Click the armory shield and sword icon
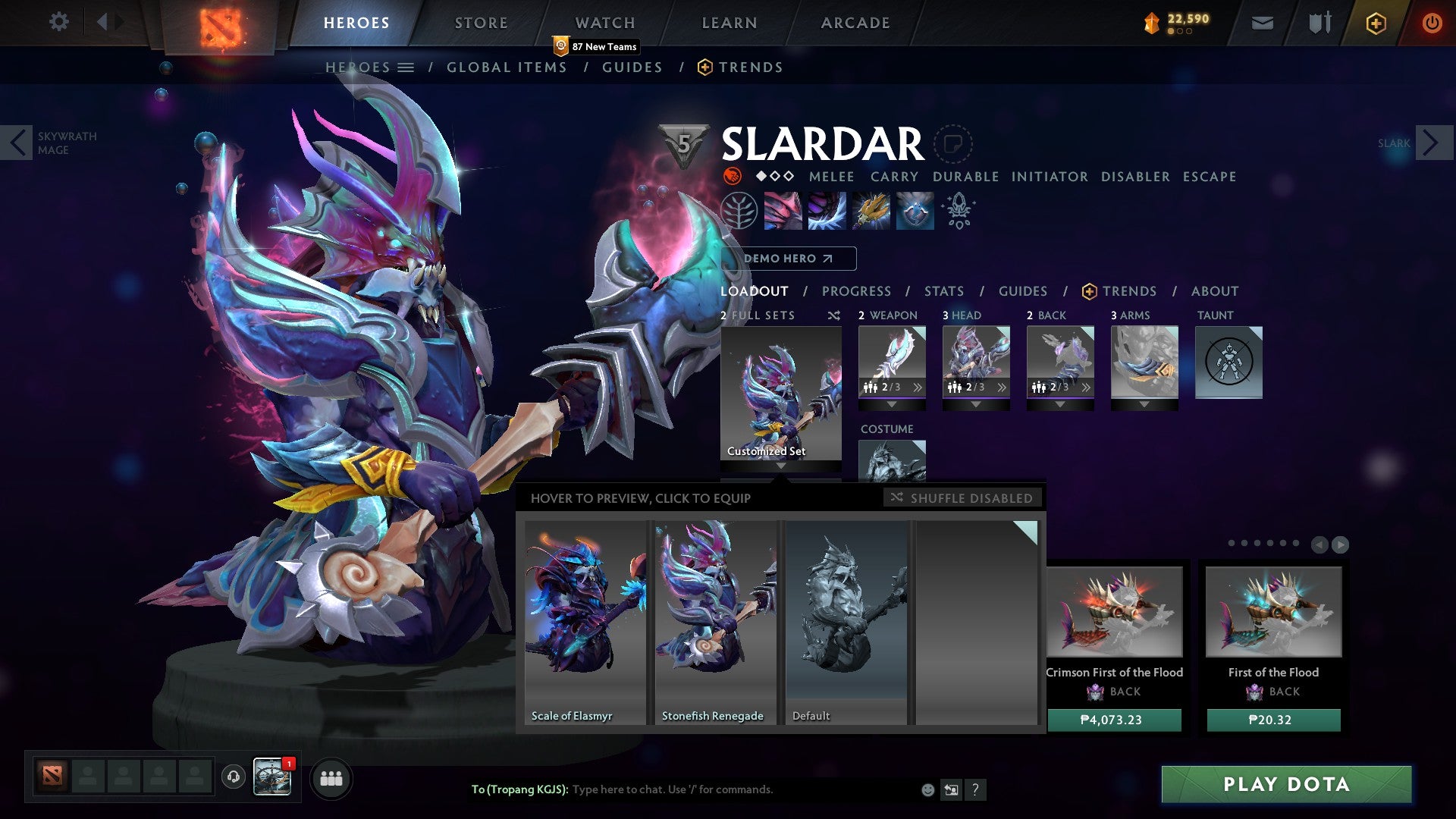Screen dimensions: 1456x819 pyautogui.click(x=1319, y=23)
